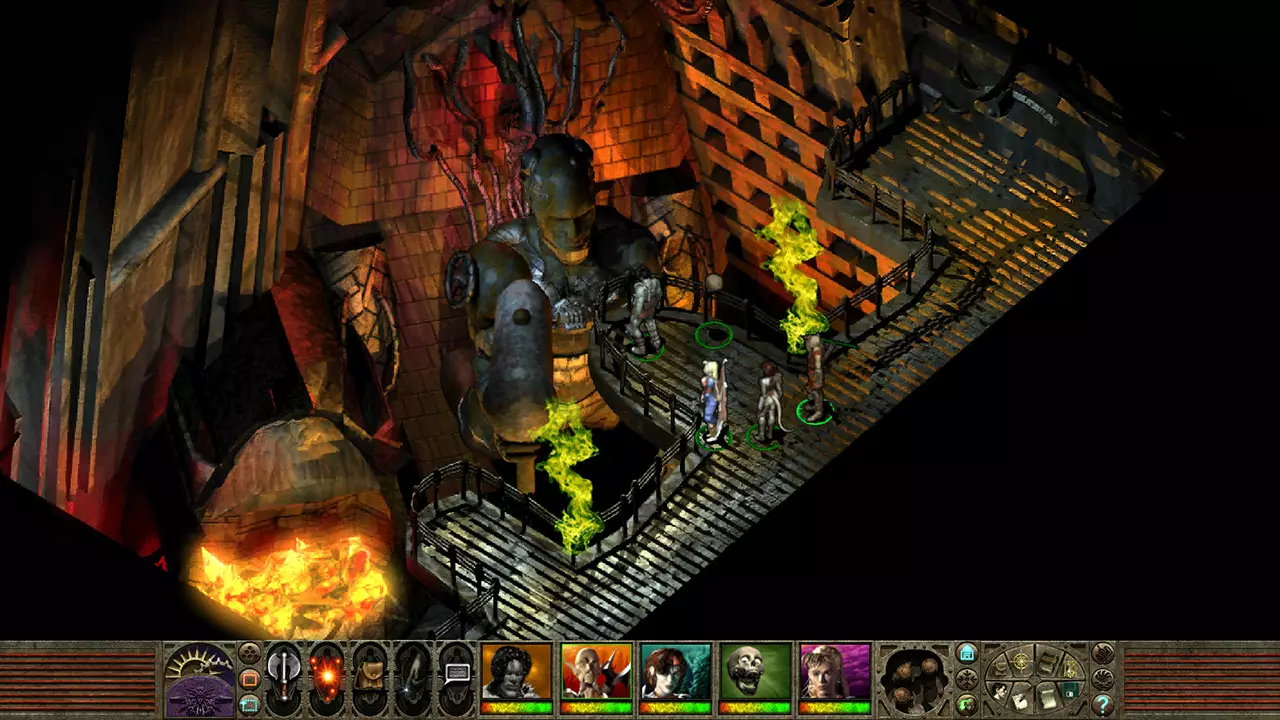
Task: Open spellcasting with the glowing orb icon
Action: click(x=326, y=676)
